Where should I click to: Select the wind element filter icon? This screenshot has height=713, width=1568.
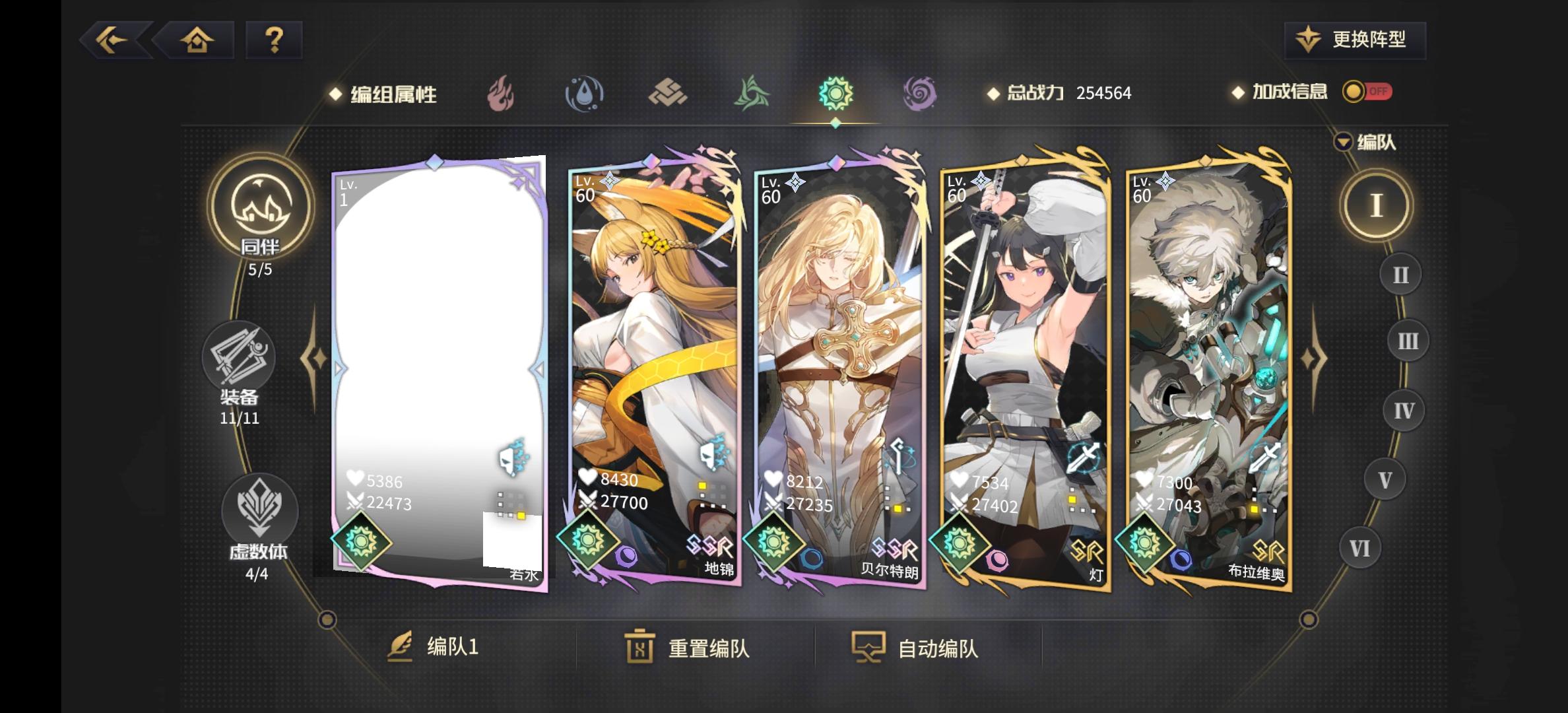(x=752, y=94)
